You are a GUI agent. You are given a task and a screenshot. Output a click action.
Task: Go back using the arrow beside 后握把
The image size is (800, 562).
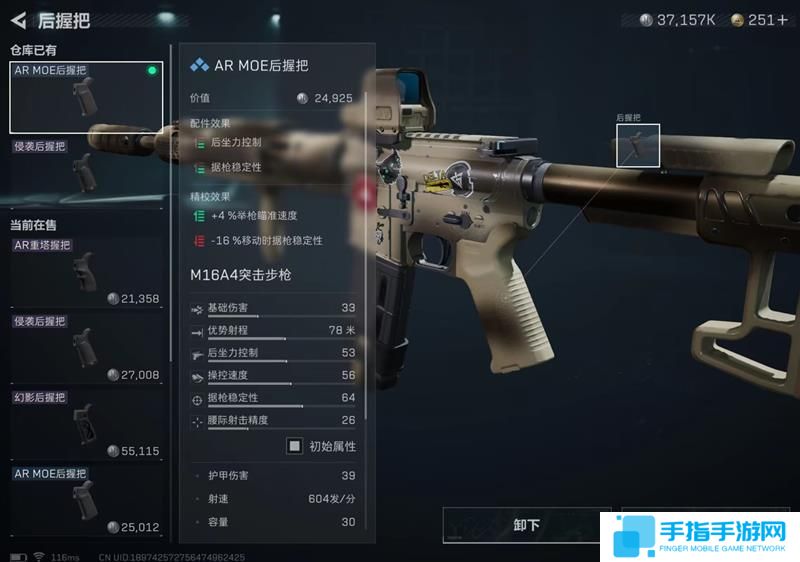tap(18, 19)
